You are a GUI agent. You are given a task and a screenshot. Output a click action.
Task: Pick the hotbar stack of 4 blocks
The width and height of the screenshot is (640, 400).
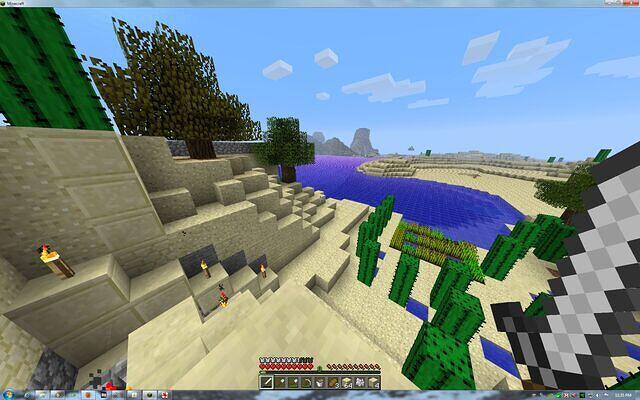click(x=373, y=383)
